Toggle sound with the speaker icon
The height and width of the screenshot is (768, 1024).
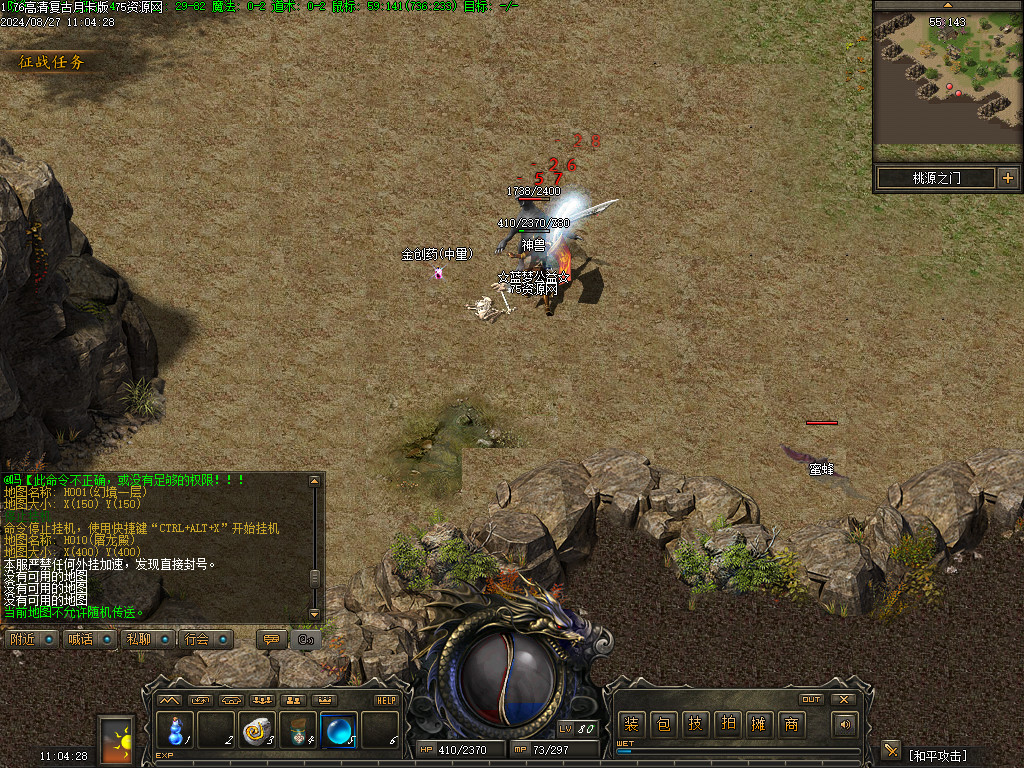click(846, 724)
